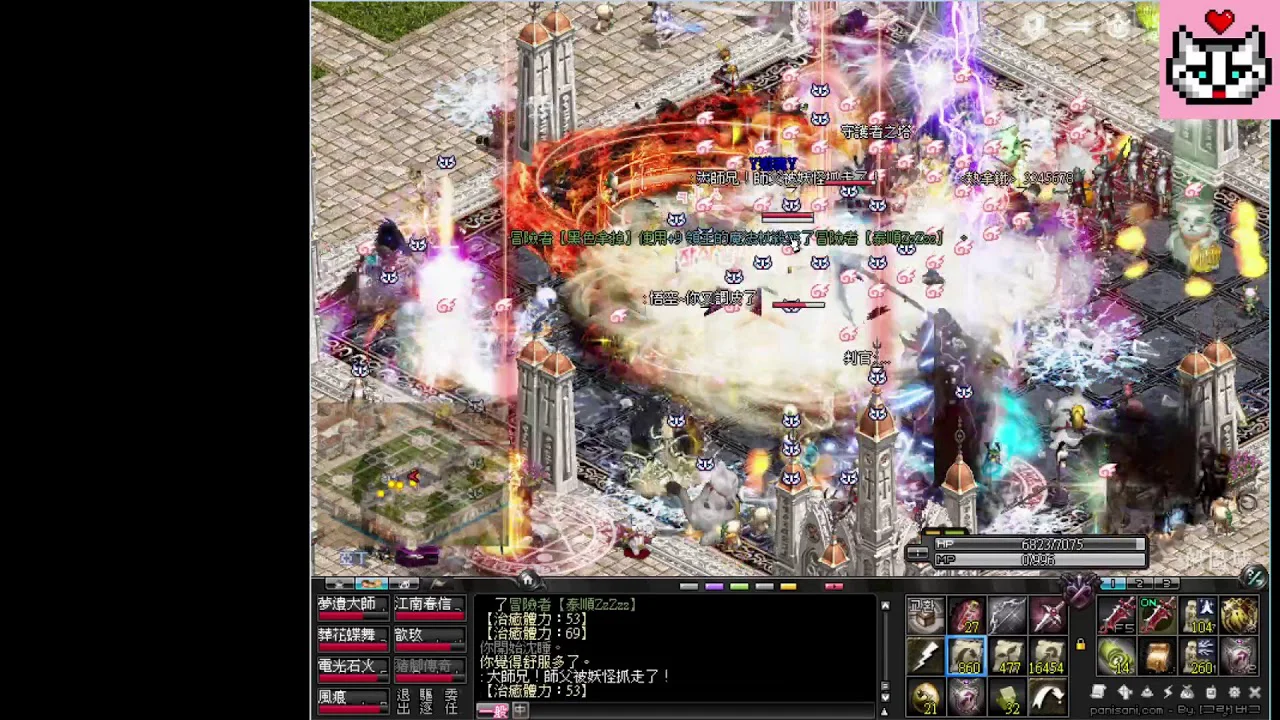The image size is (1280, 720).
Task: Use the green rolled scroll with 14
Action: [1118, 657]
